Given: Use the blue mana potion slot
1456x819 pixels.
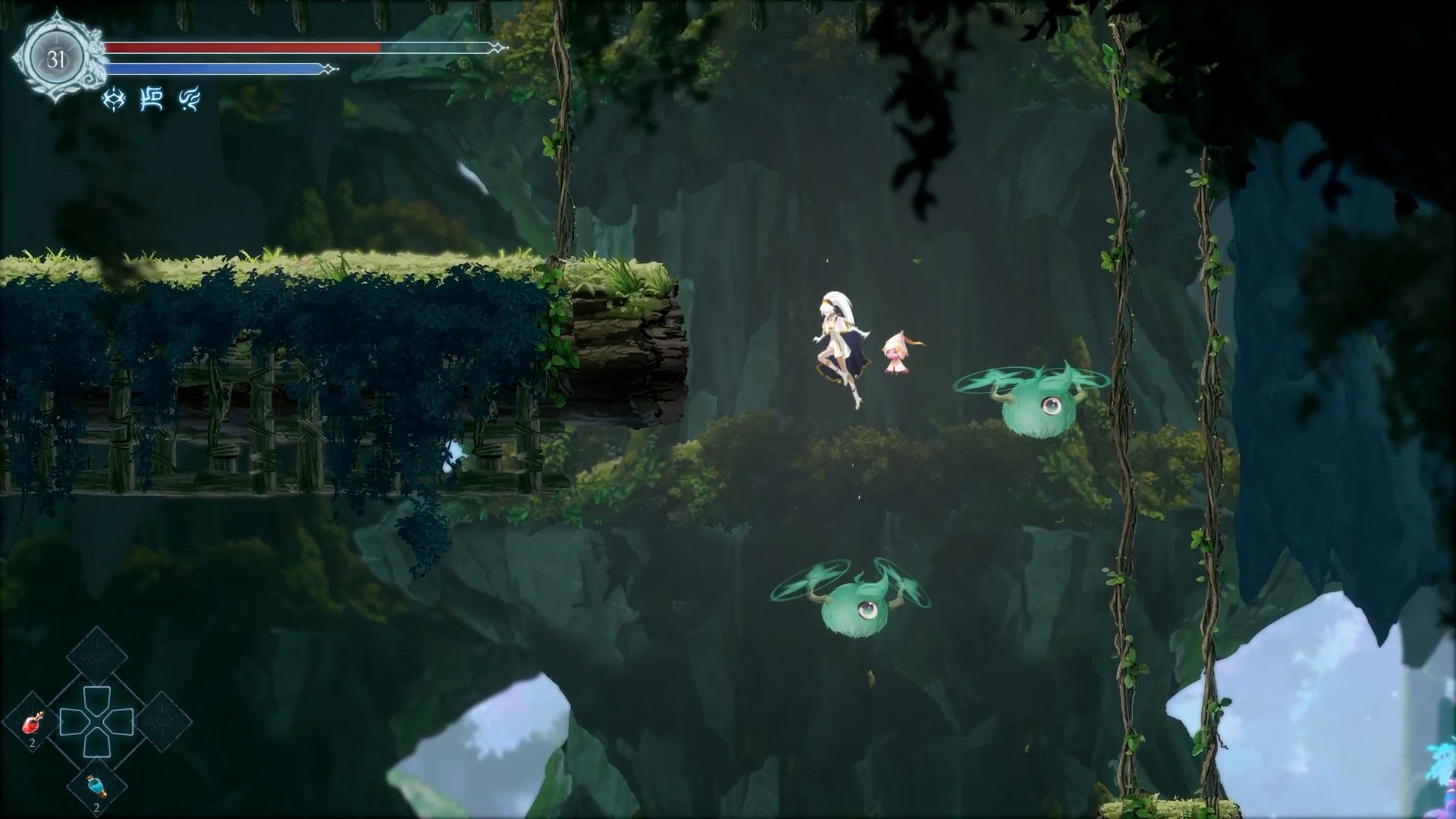Looking at the screenshot, I should (x=96, y=787).
